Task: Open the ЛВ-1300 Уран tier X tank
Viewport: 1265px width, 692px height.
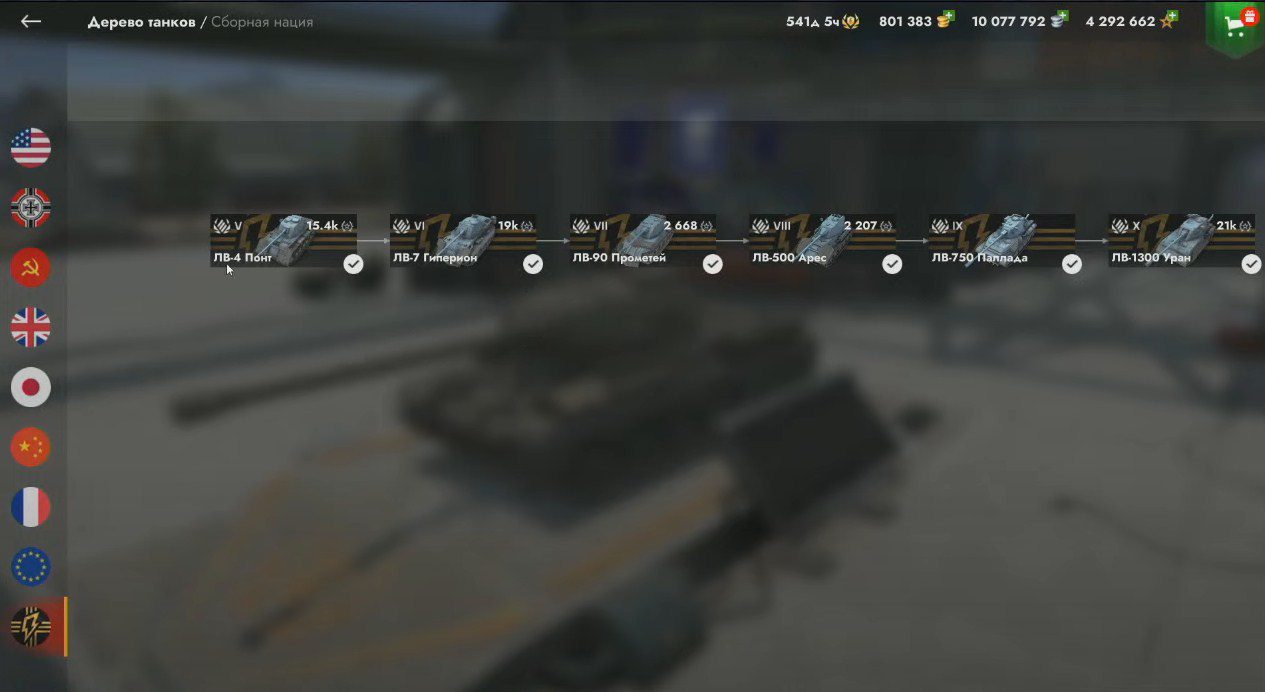Action: click(x=1182, y=241)
